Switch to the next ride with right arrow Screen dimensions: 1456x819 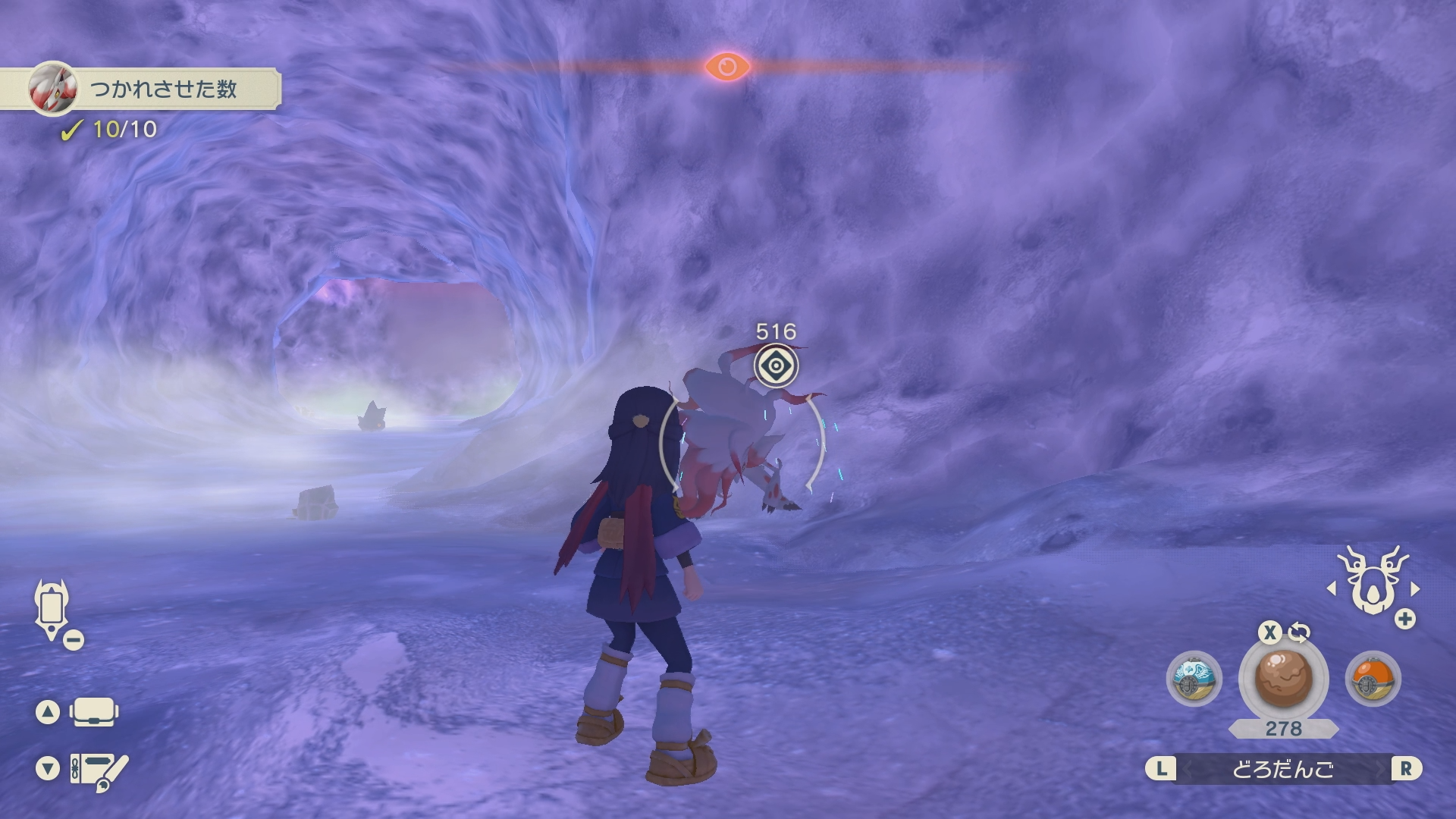tap(1415, 588)
